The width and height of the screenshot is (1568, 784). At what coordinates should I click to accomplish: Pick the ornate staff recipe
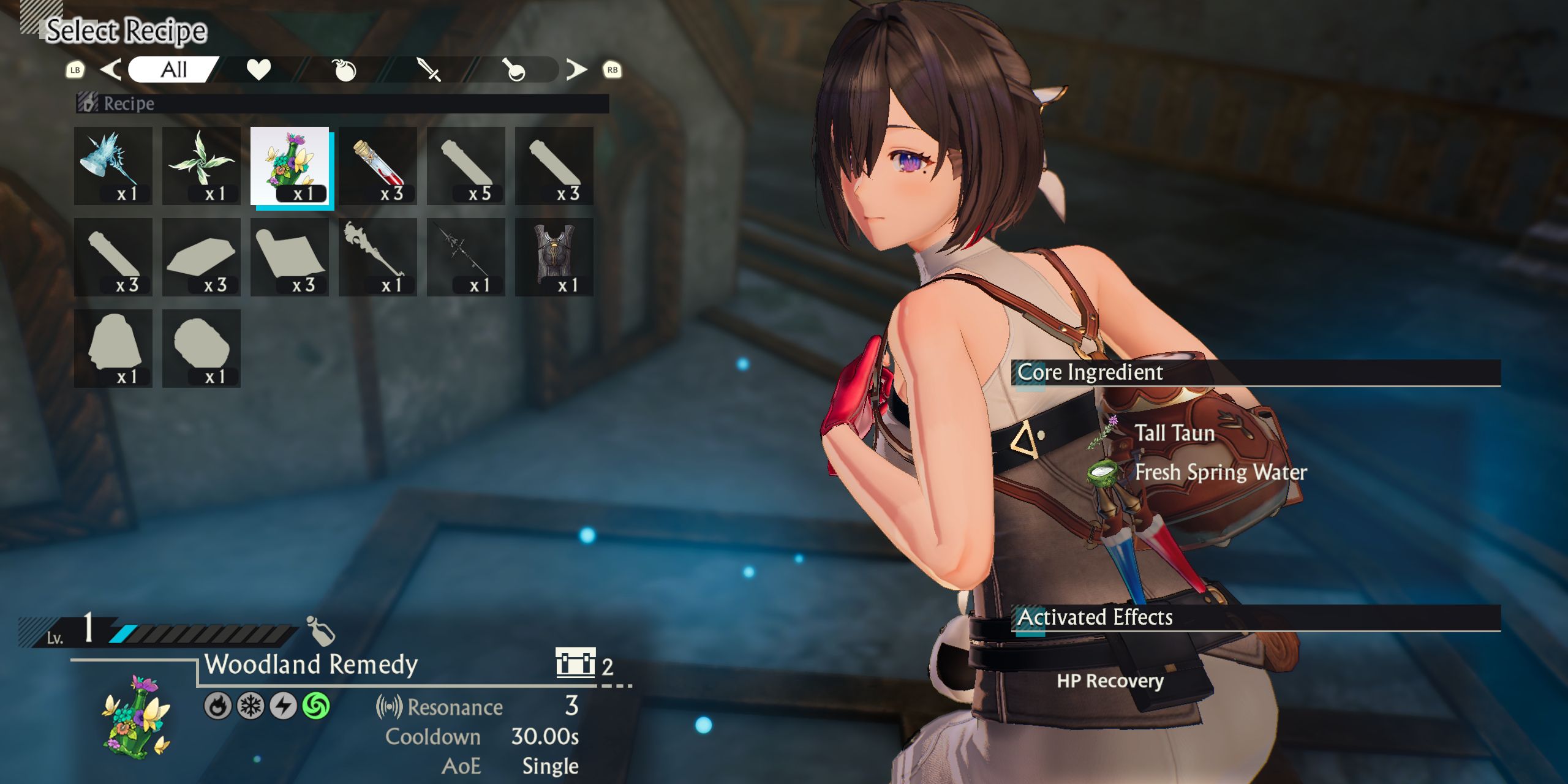(378, 257)
